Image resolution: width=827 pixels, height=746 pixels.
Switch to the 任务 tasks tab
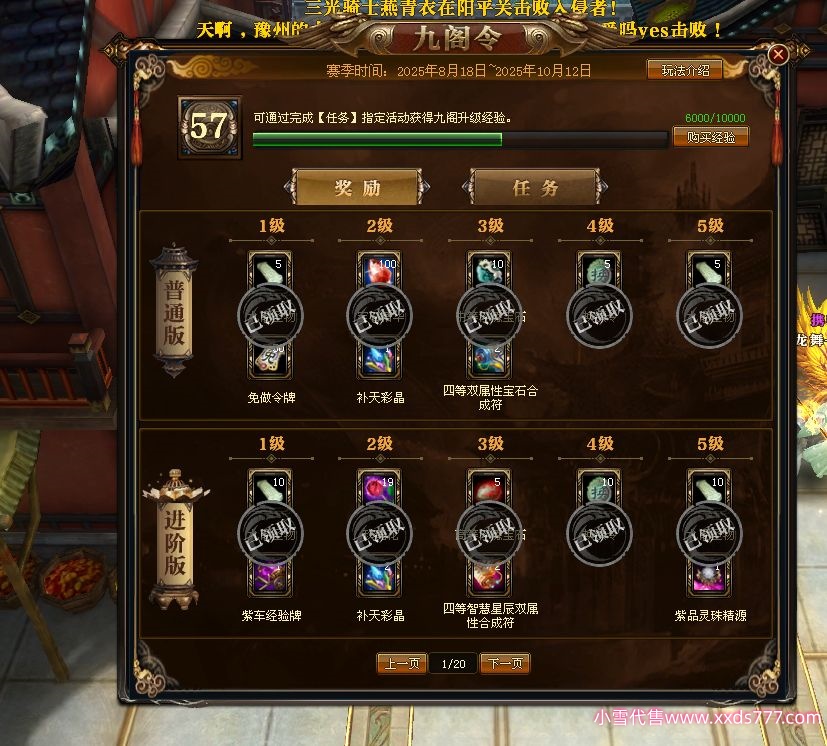pos(535,188)
